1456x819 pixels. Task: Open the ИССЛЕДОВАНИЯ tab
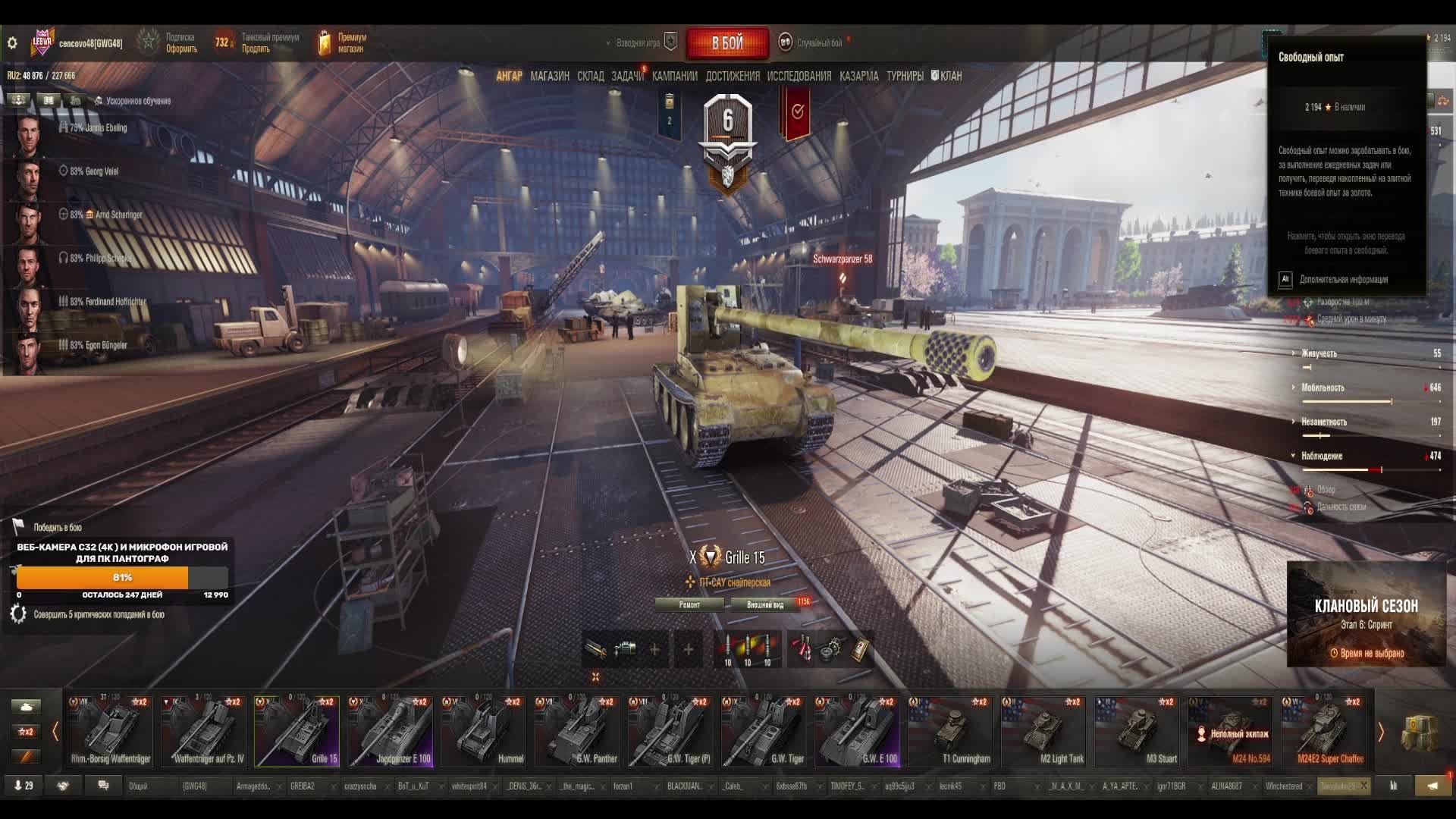(x=799, y=76)
